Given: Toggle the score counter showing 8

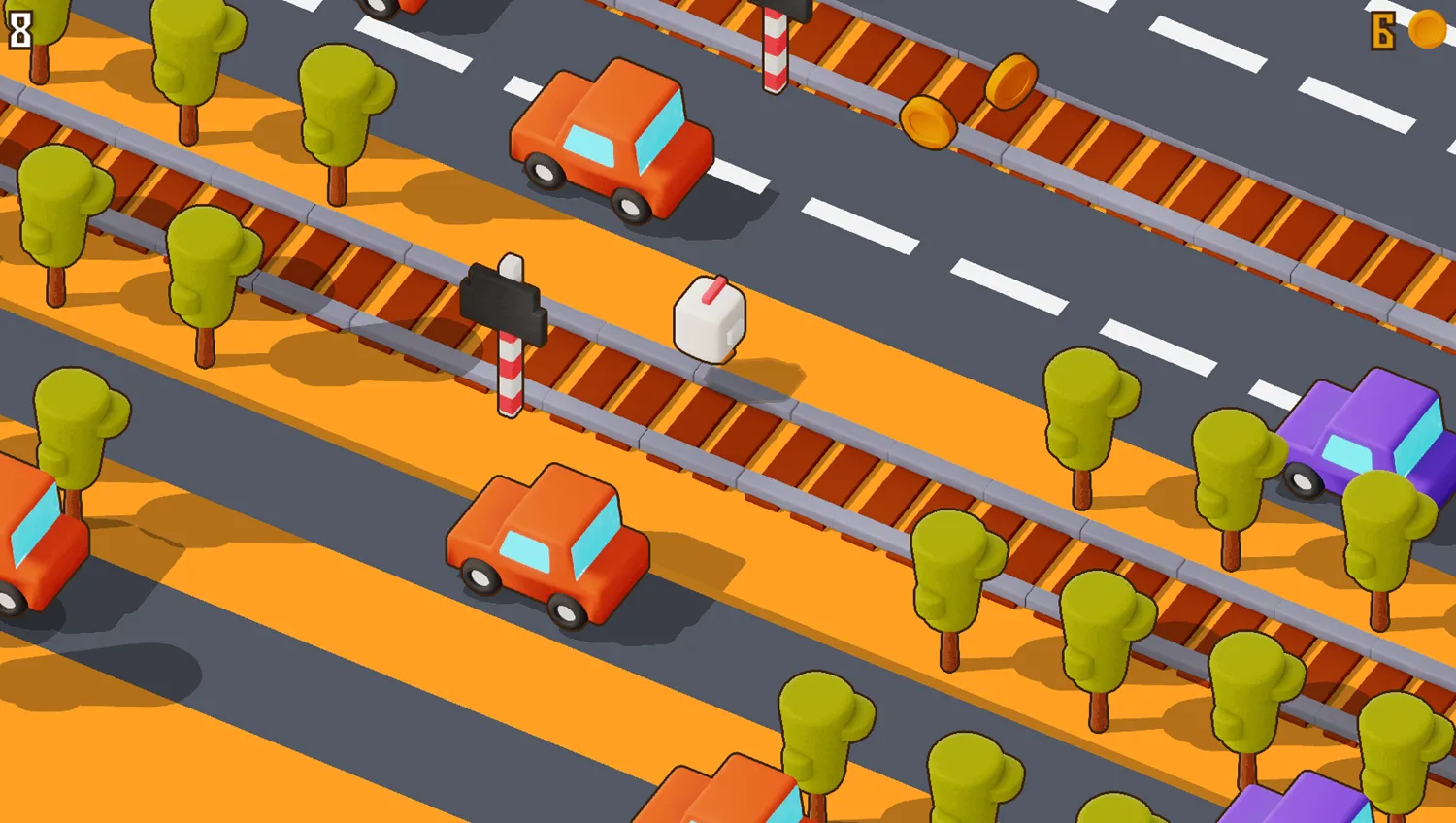Looking at the screenshot, I should pos(19,29).
